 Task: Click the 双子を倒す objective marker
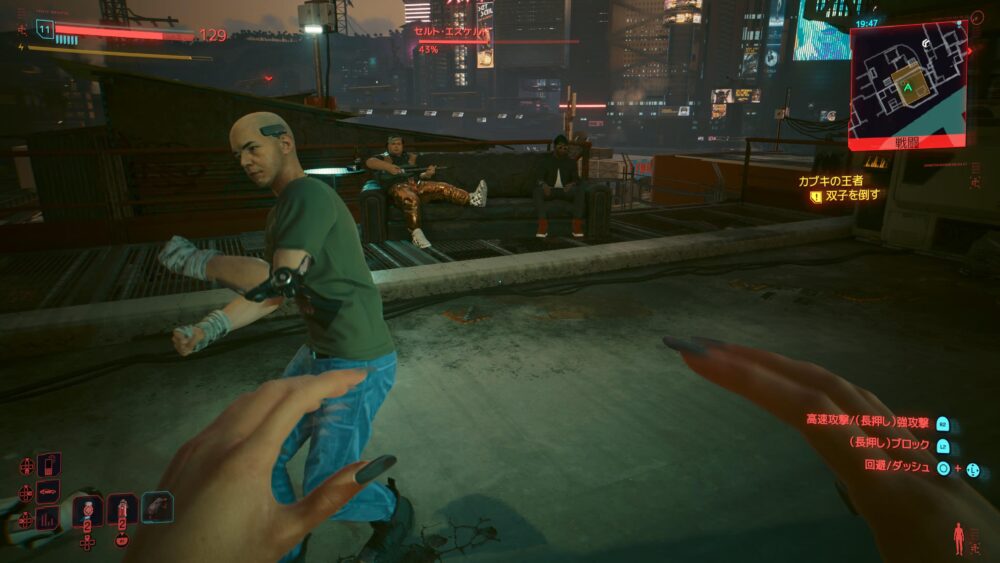[x=816, y=197]
